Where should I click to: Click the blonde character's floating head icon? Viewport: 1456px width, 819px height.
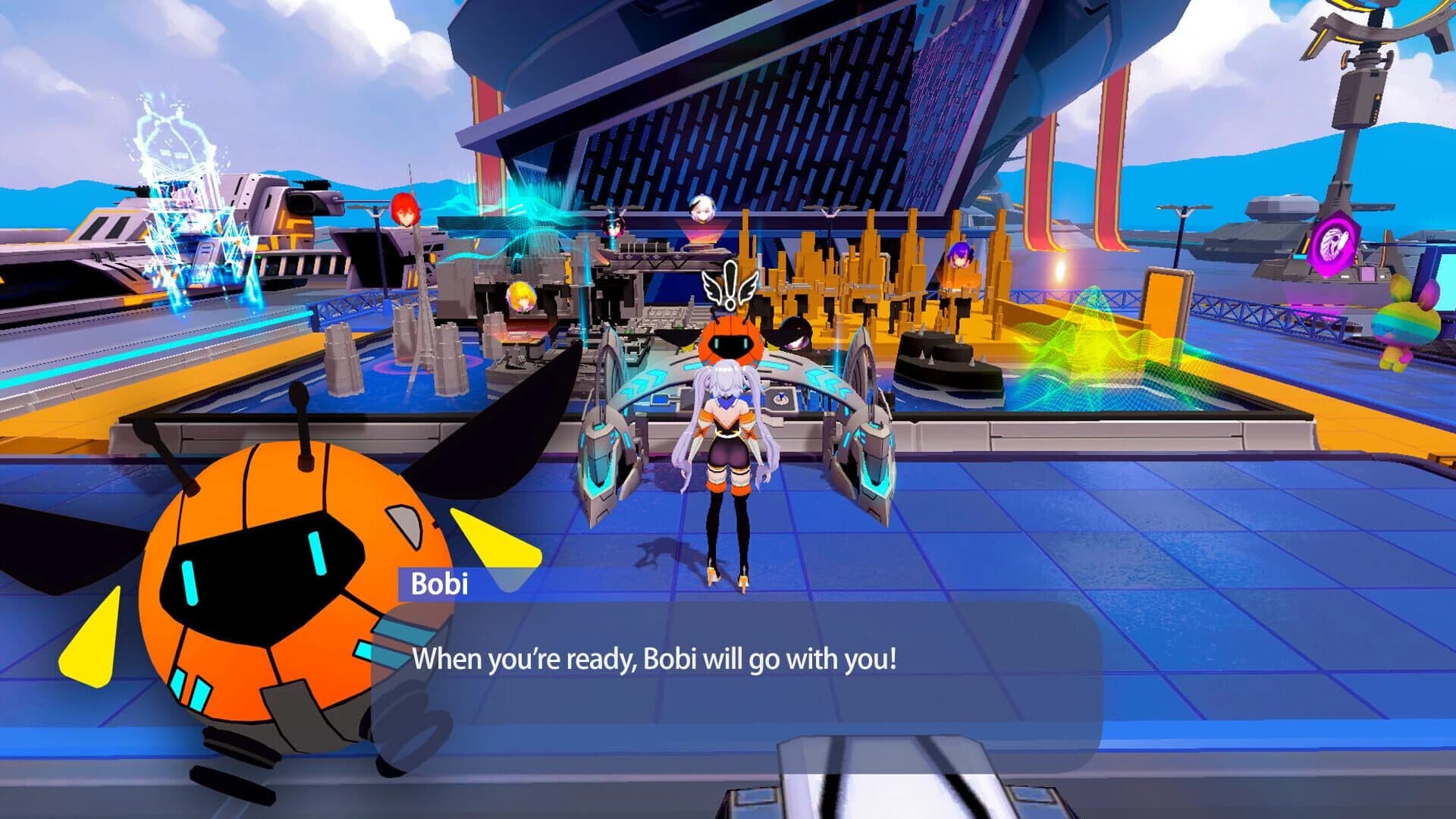click(x=519, y=296)
